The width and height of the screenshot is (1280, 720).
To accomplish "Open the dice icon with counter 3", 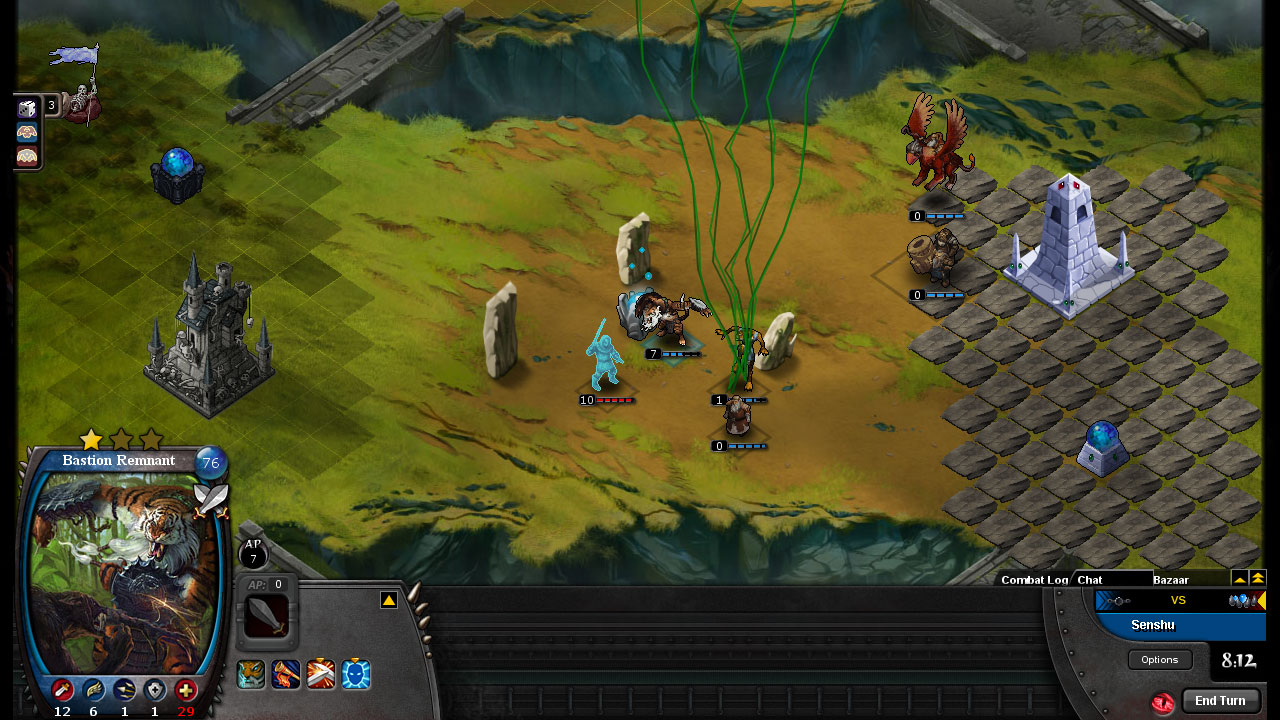I will pyautogui.click(x=27, y=107).
